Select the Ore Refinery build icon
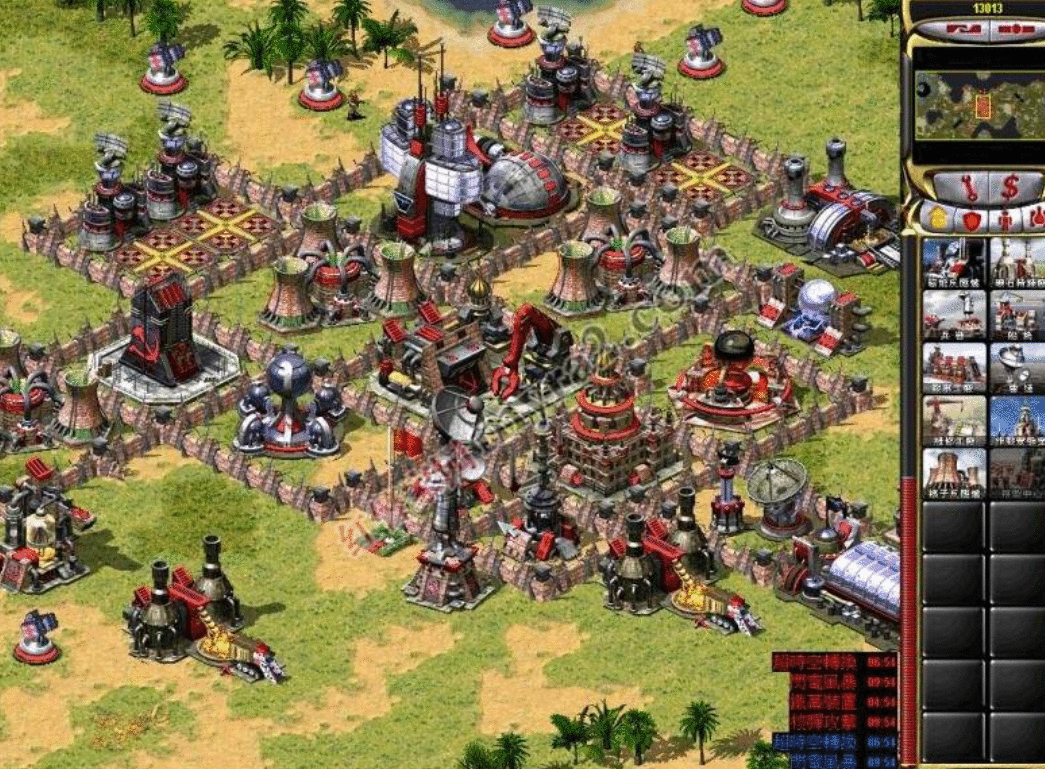The image size is (1045, 769). coord(1018,261)
